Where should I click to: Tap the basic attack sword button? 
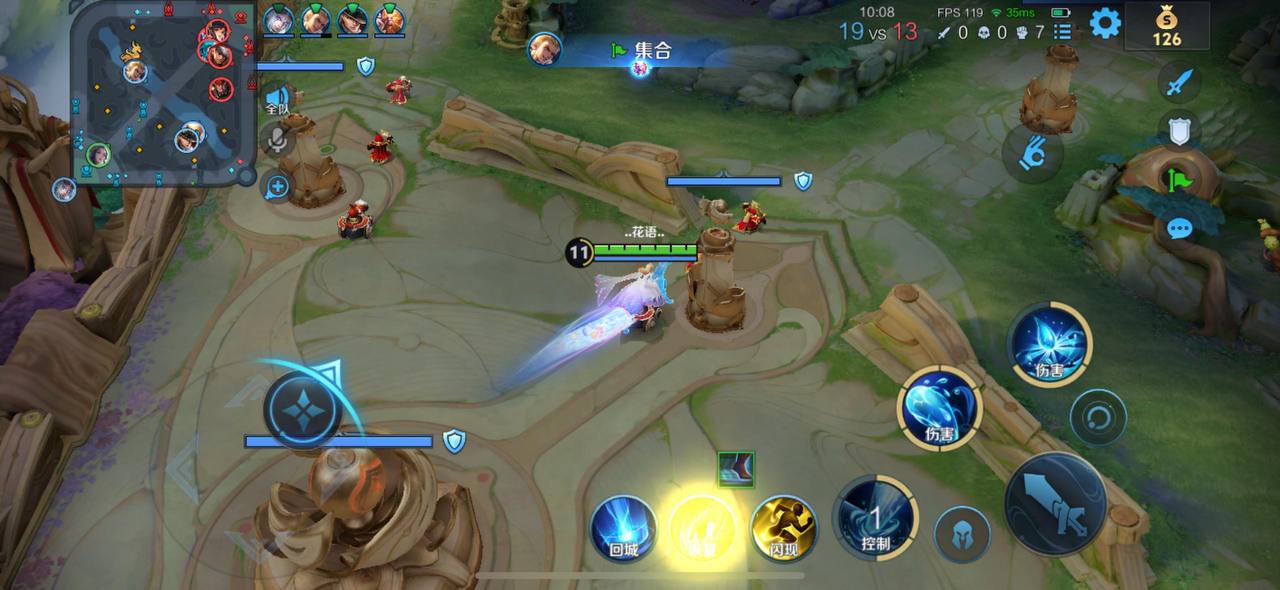pos(1056,503)
